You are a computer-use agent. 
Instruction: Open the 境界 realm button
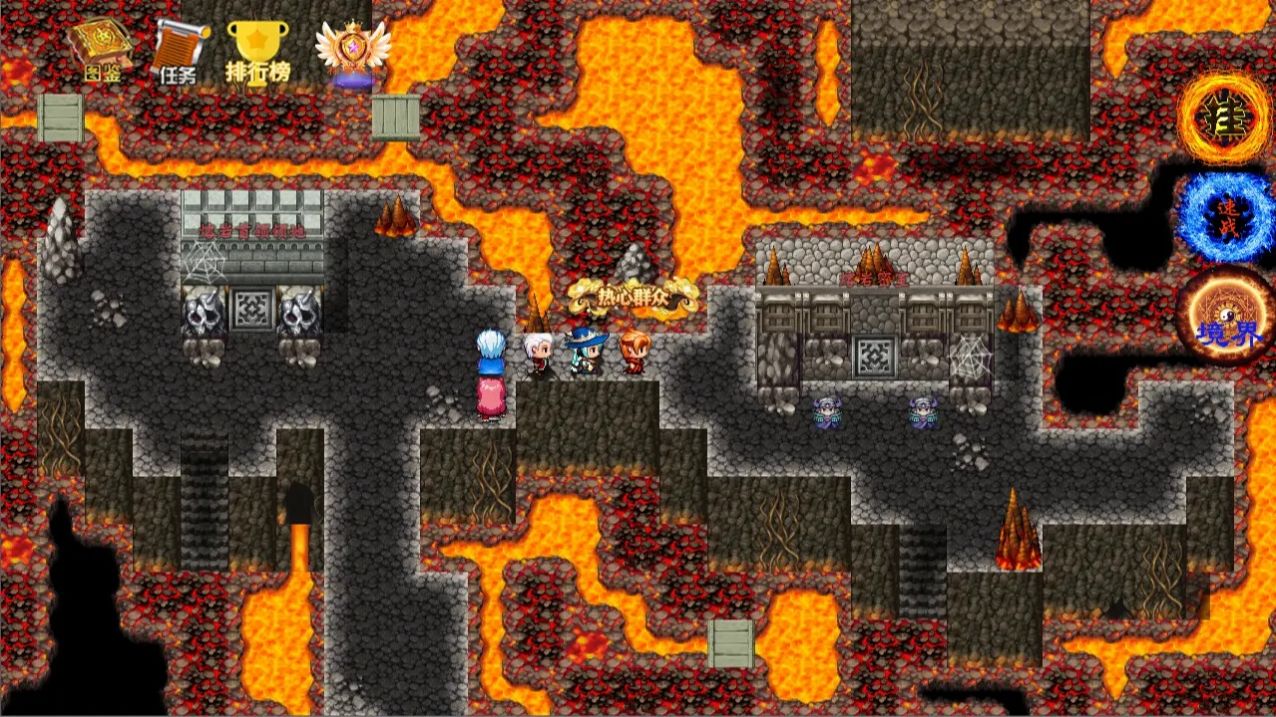pyautogui.click(x=1224, y=315)
